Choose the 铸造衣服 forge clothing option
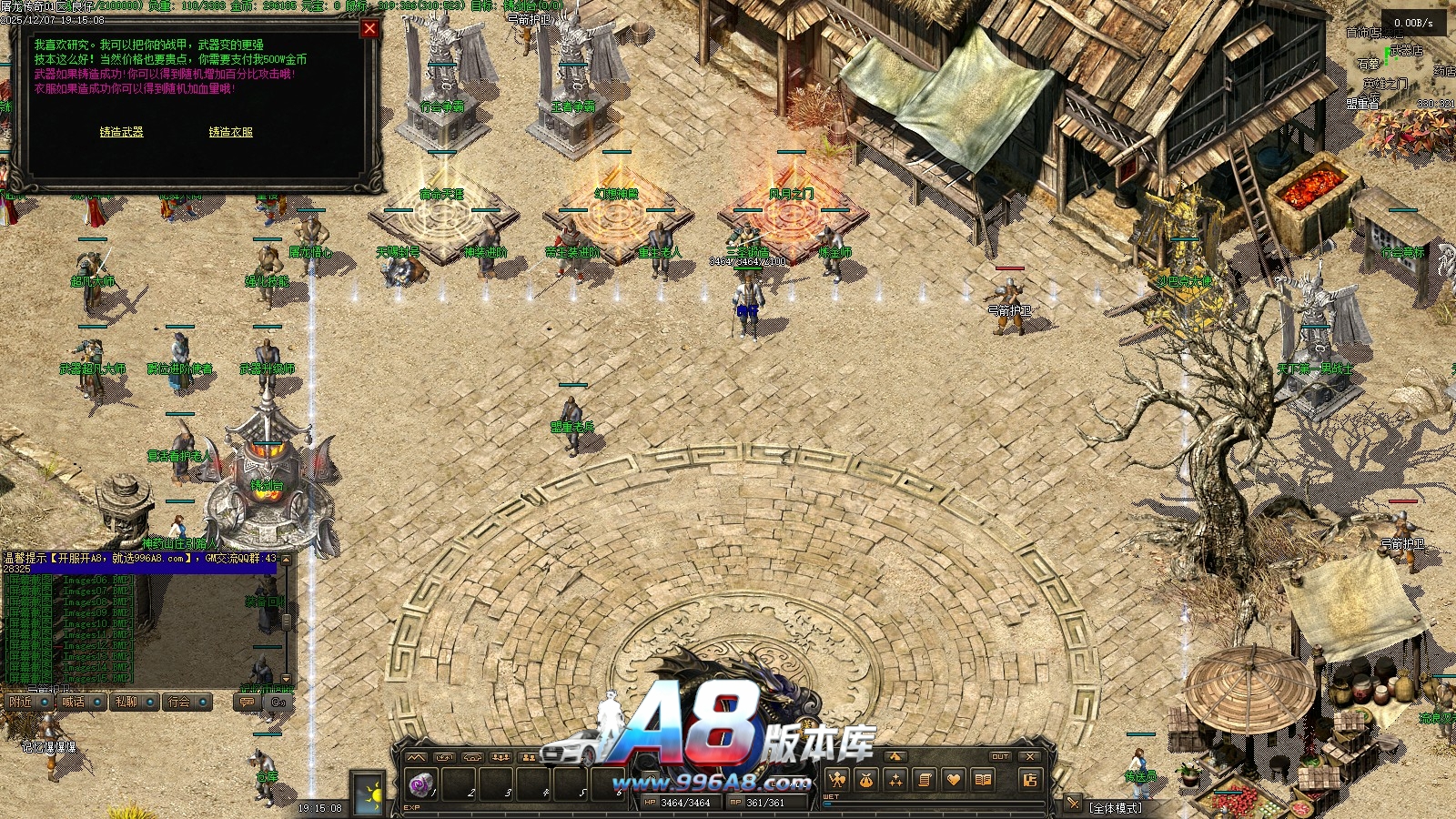This screenshot has width=1456, height=819. click(x=230, y=132)
